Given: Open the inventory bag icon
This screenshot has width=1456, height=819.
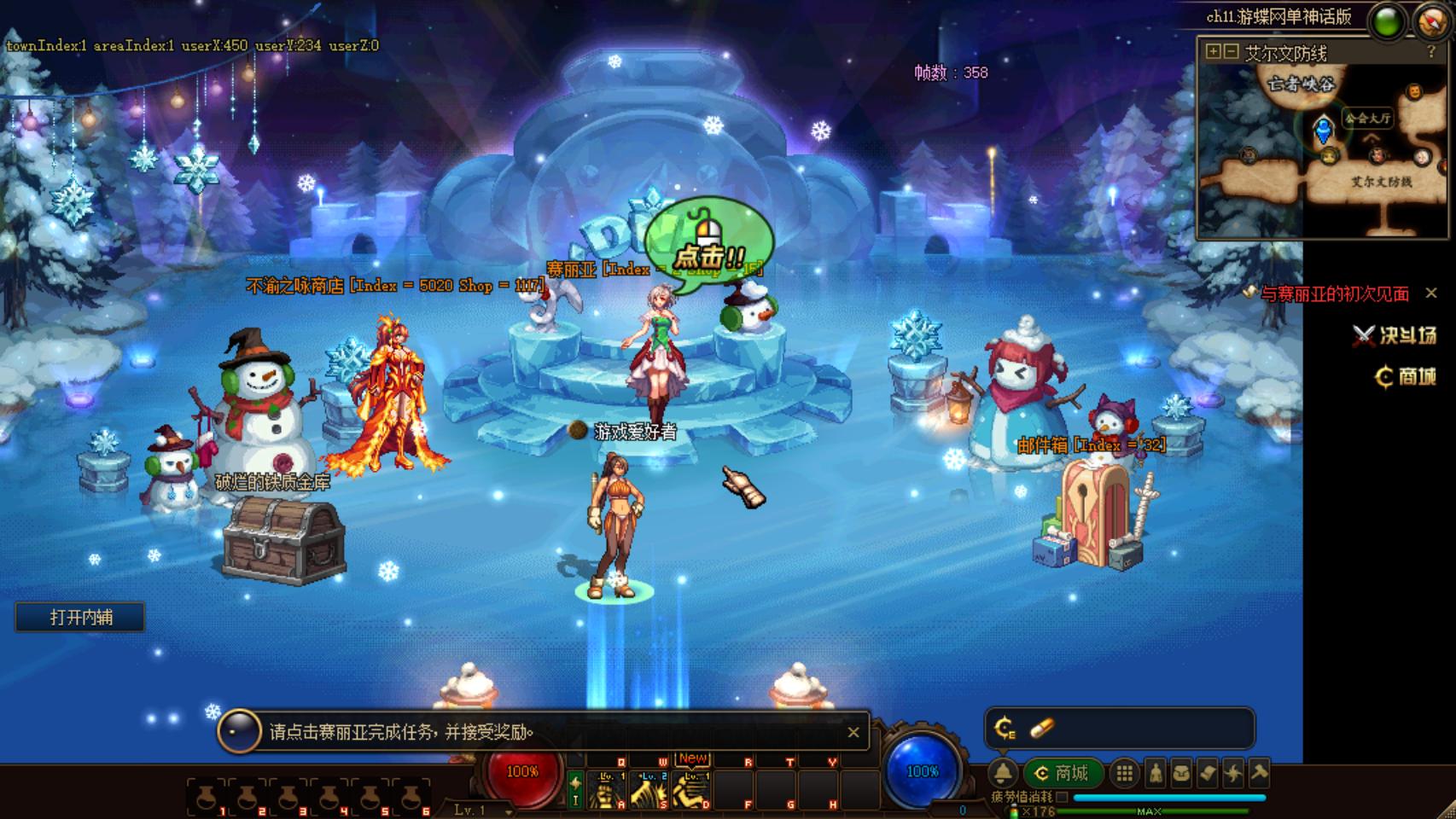Looking at the screenshot, I should click(x=1181, y=773).
